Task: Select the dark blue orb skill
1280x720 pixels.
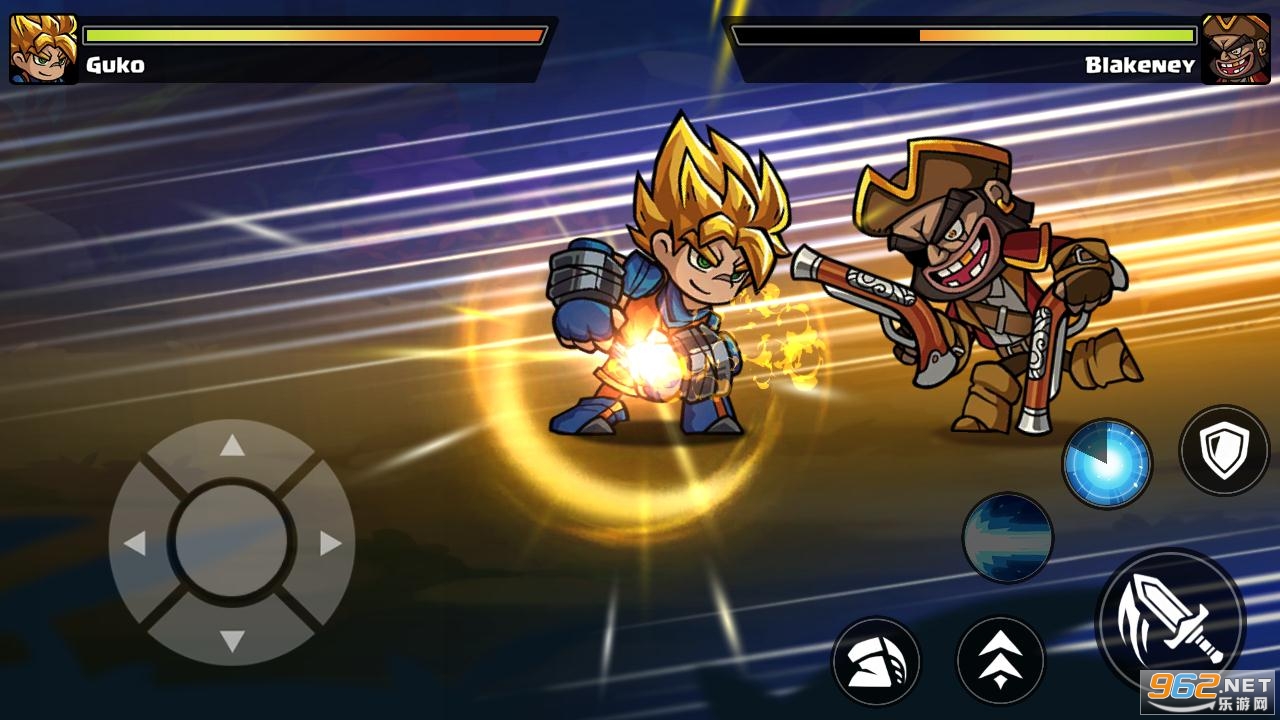Action: click(1007, 537)
